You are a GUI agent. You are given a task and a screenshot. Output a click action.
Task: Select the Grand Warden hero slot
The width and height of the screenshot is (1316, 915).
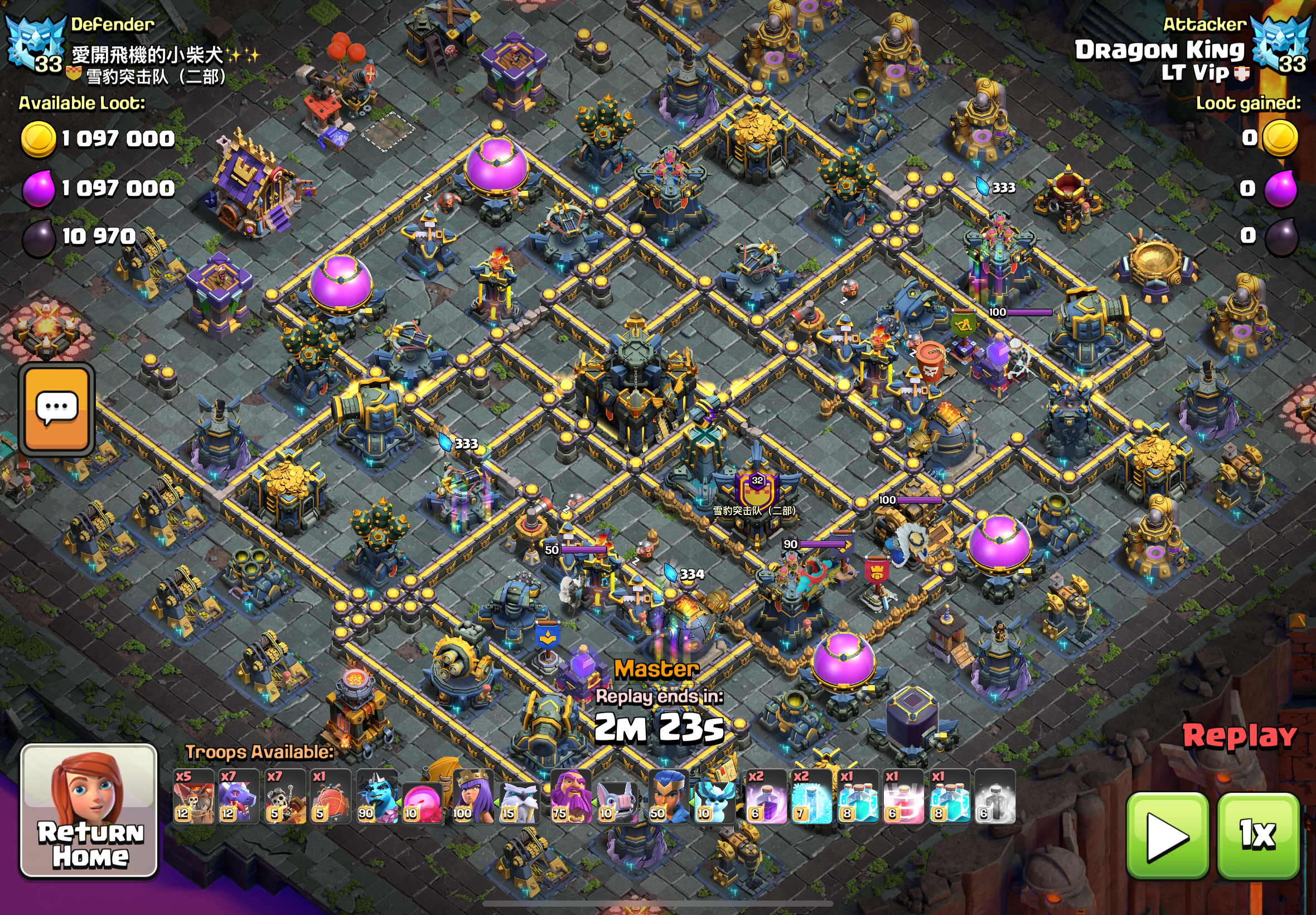(570, 797)
